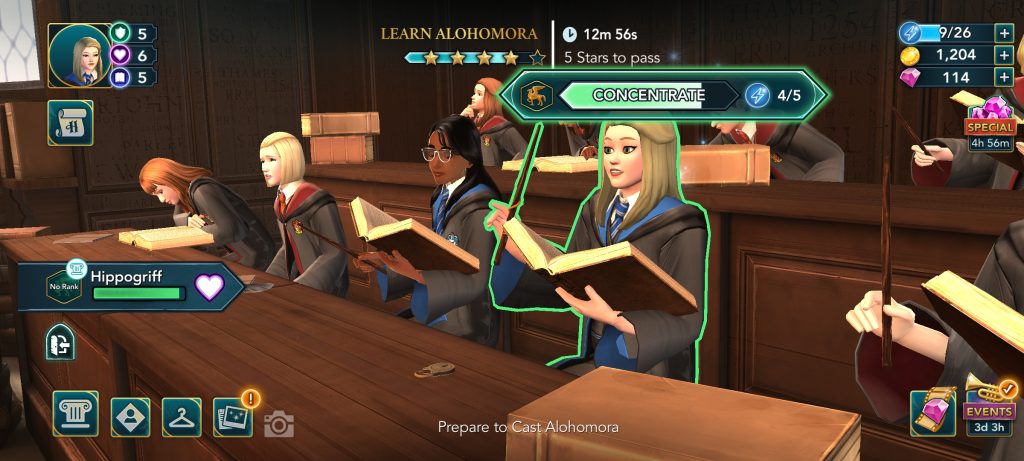The image size is (1024, 461).
Task: Open the player character profile portrait
Action: pos(78,55)
